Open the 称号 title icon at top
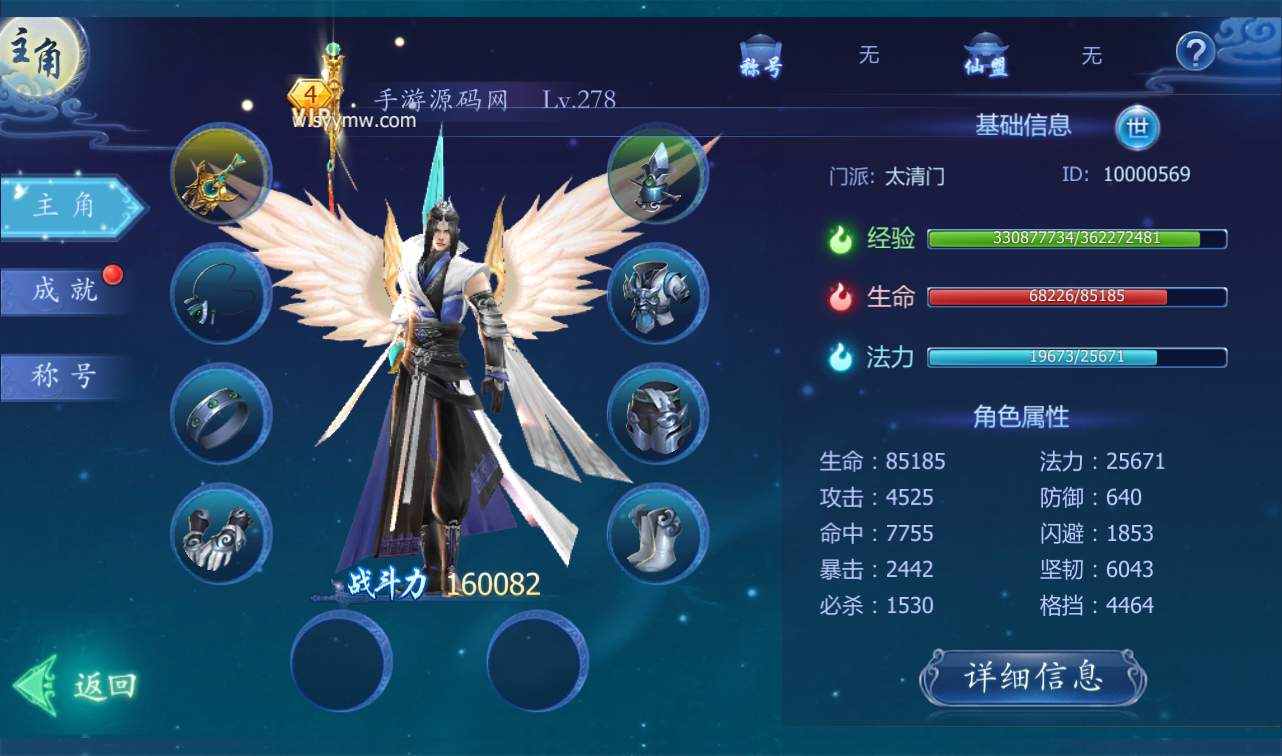Image resolution: width=1282 pixels, height=756 pixels. [760, 56]
